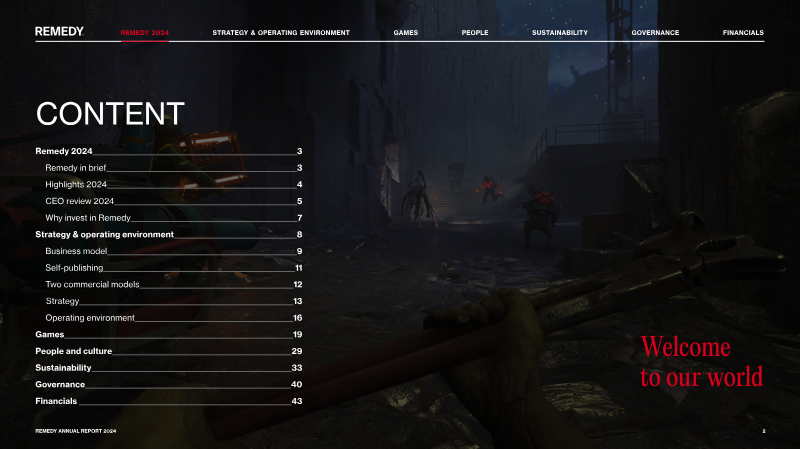Open the REMEDY logo in the header
800x449 pixels.
[x=59, y=32]
